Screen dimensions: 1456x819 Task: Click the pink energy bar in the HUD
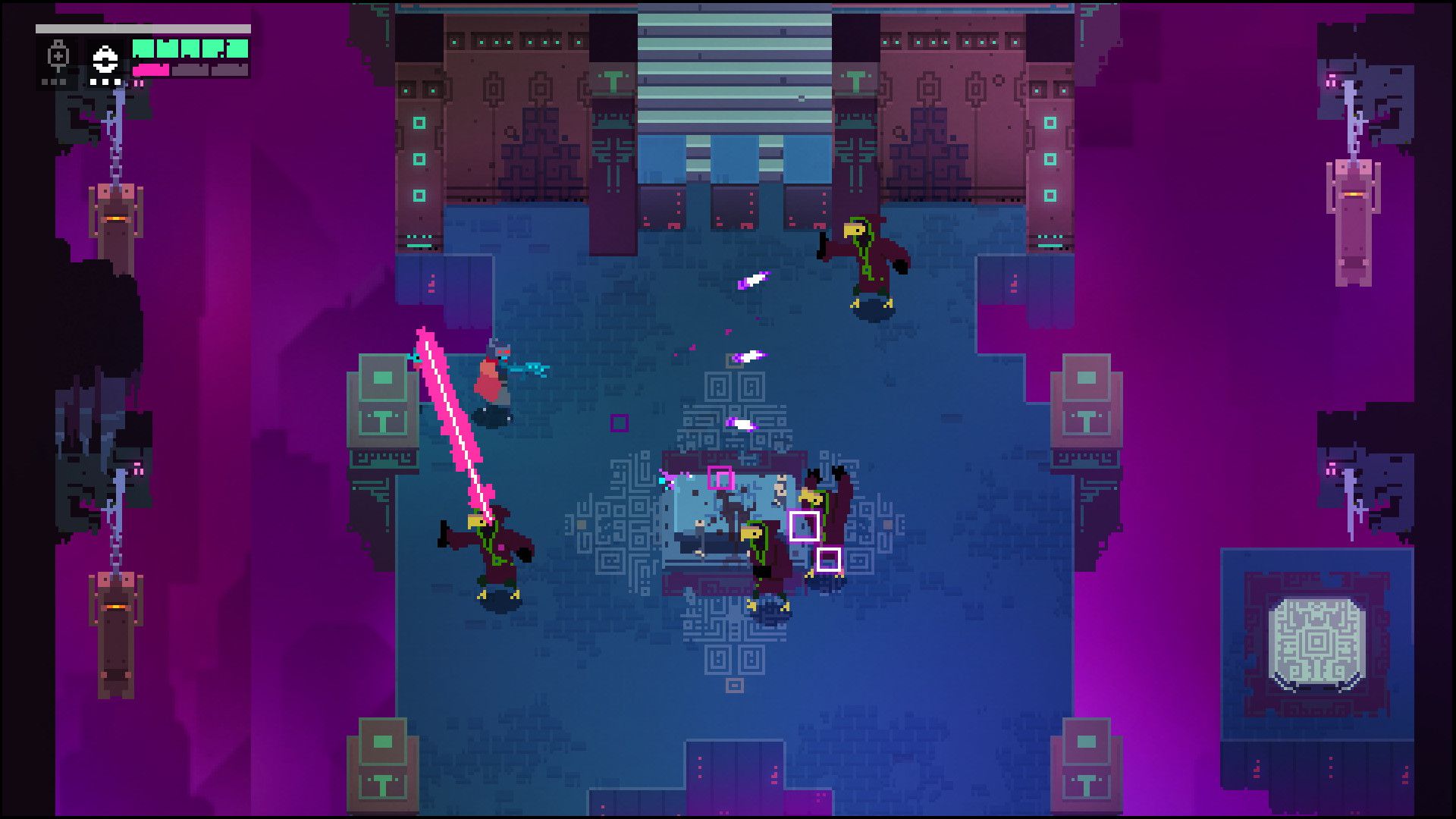tap(152, 71)
